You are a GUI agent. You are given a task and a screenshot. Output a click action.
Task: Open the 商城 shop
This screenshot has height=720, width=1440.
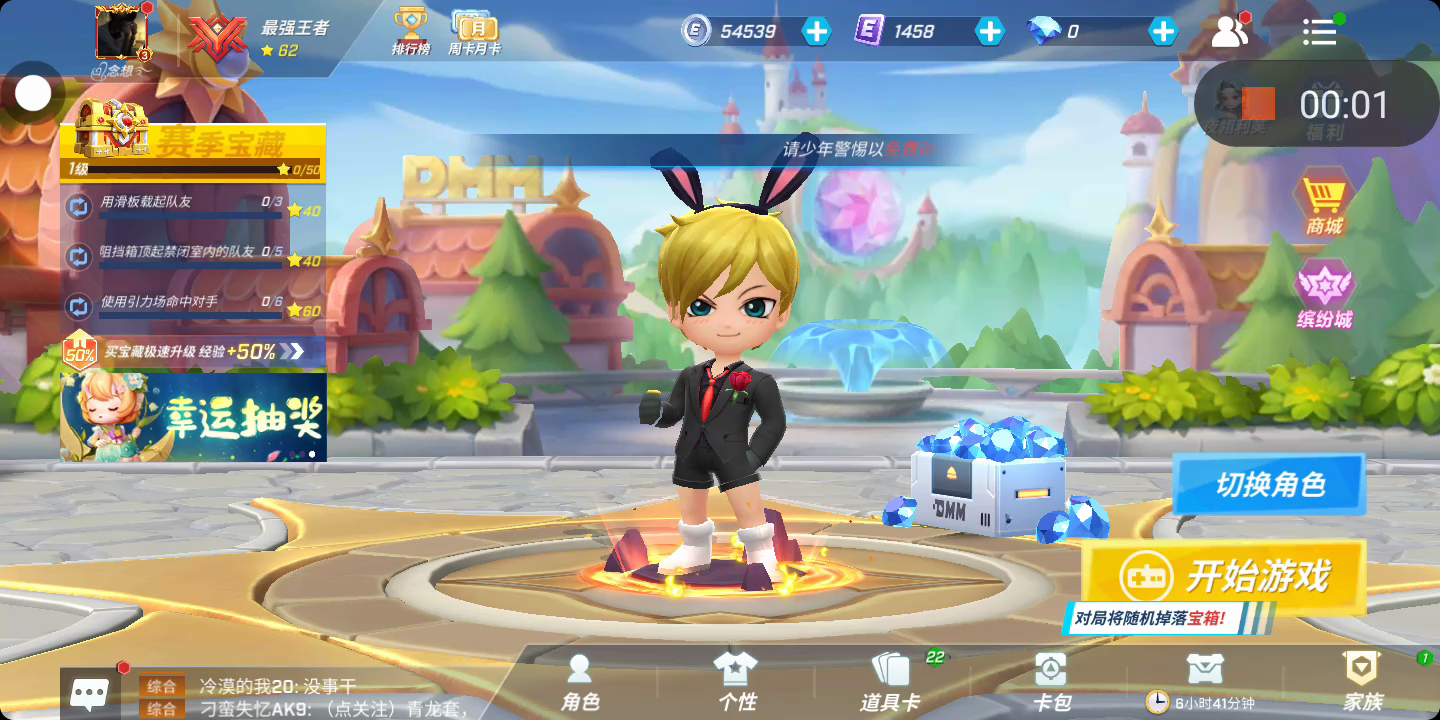click(x=1324, y=204)
